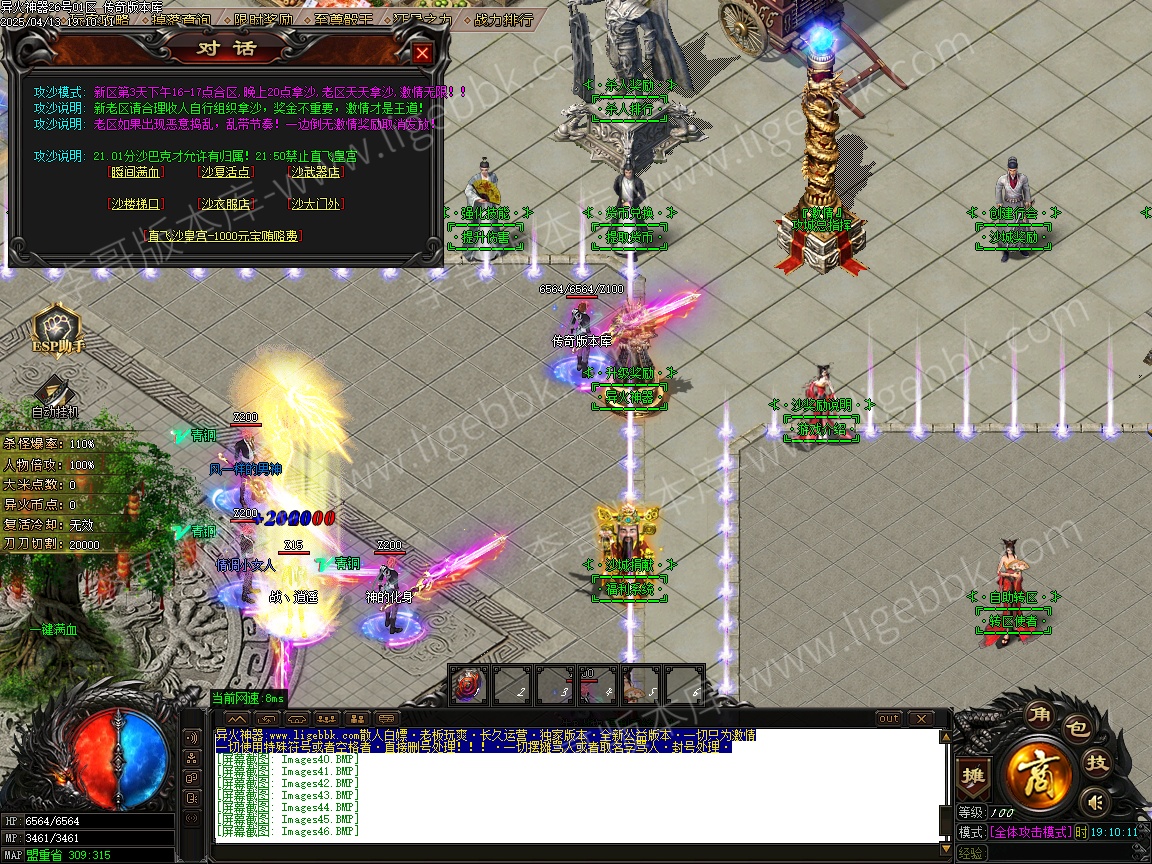
Task: Choose the 沙武器店 dialogue link
Action: (316, 172)
